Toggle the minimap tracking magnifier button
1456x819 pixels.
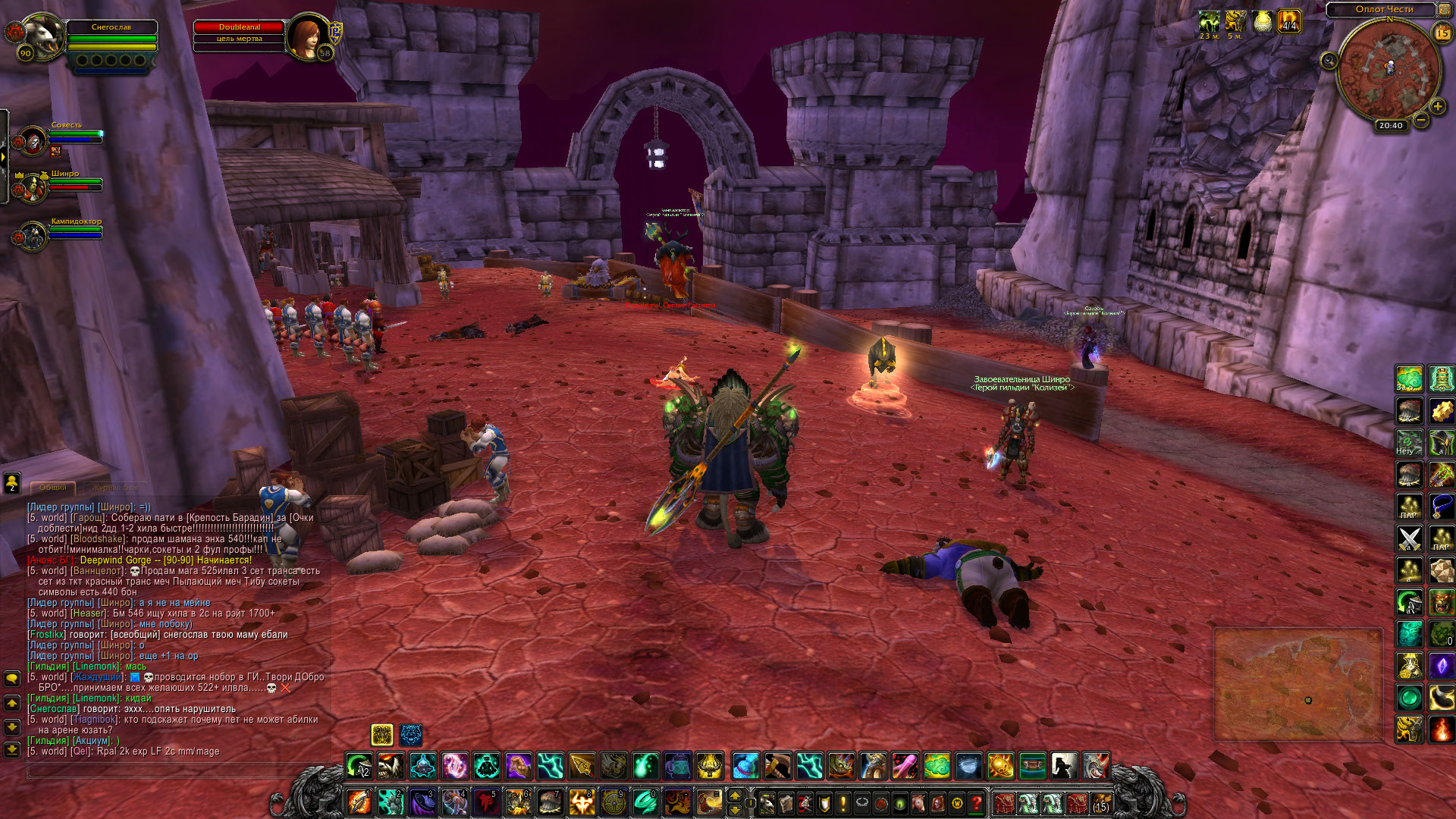1329,61
